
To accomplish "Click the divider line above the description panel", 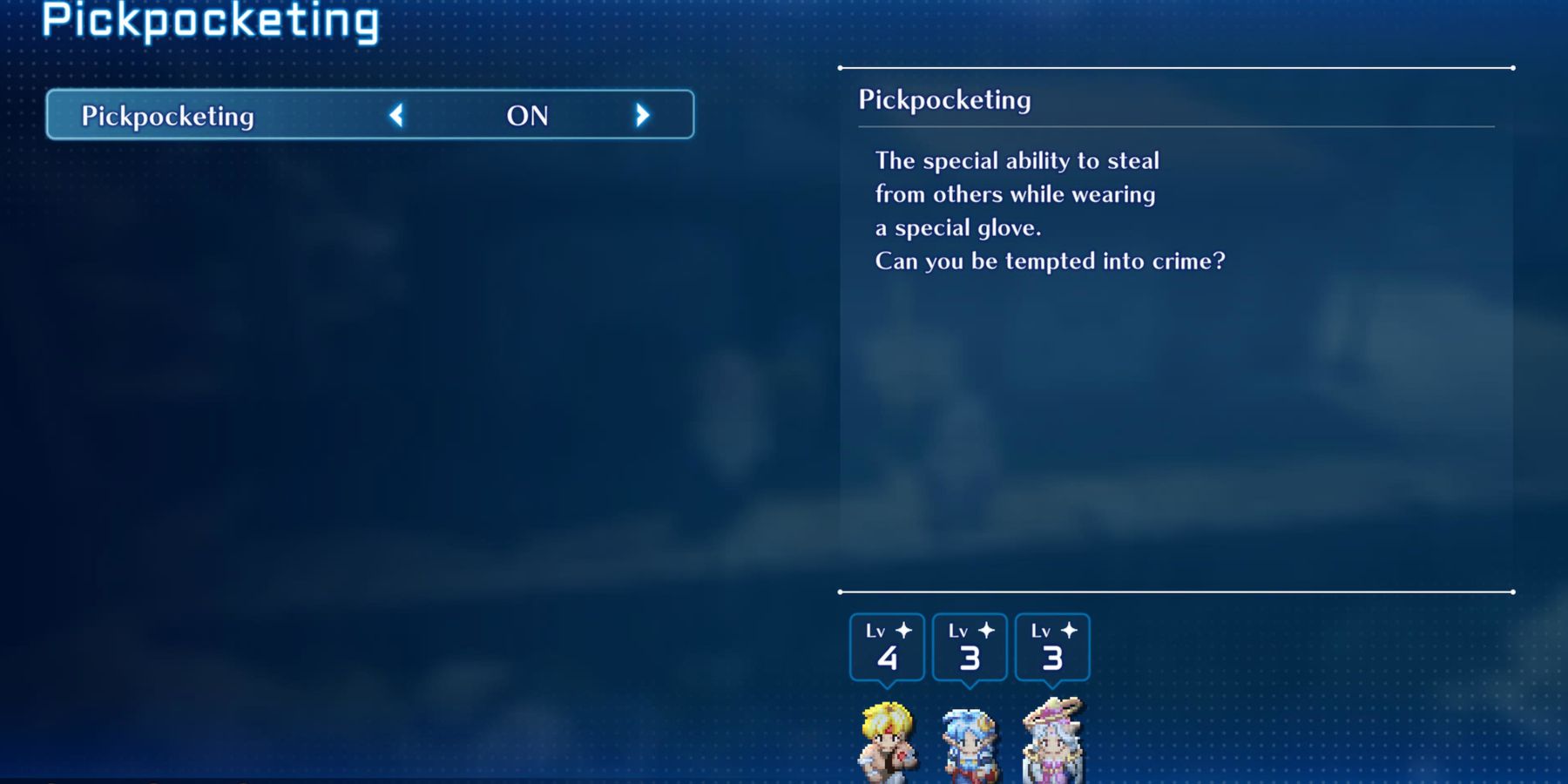I will pos(1174,67).
